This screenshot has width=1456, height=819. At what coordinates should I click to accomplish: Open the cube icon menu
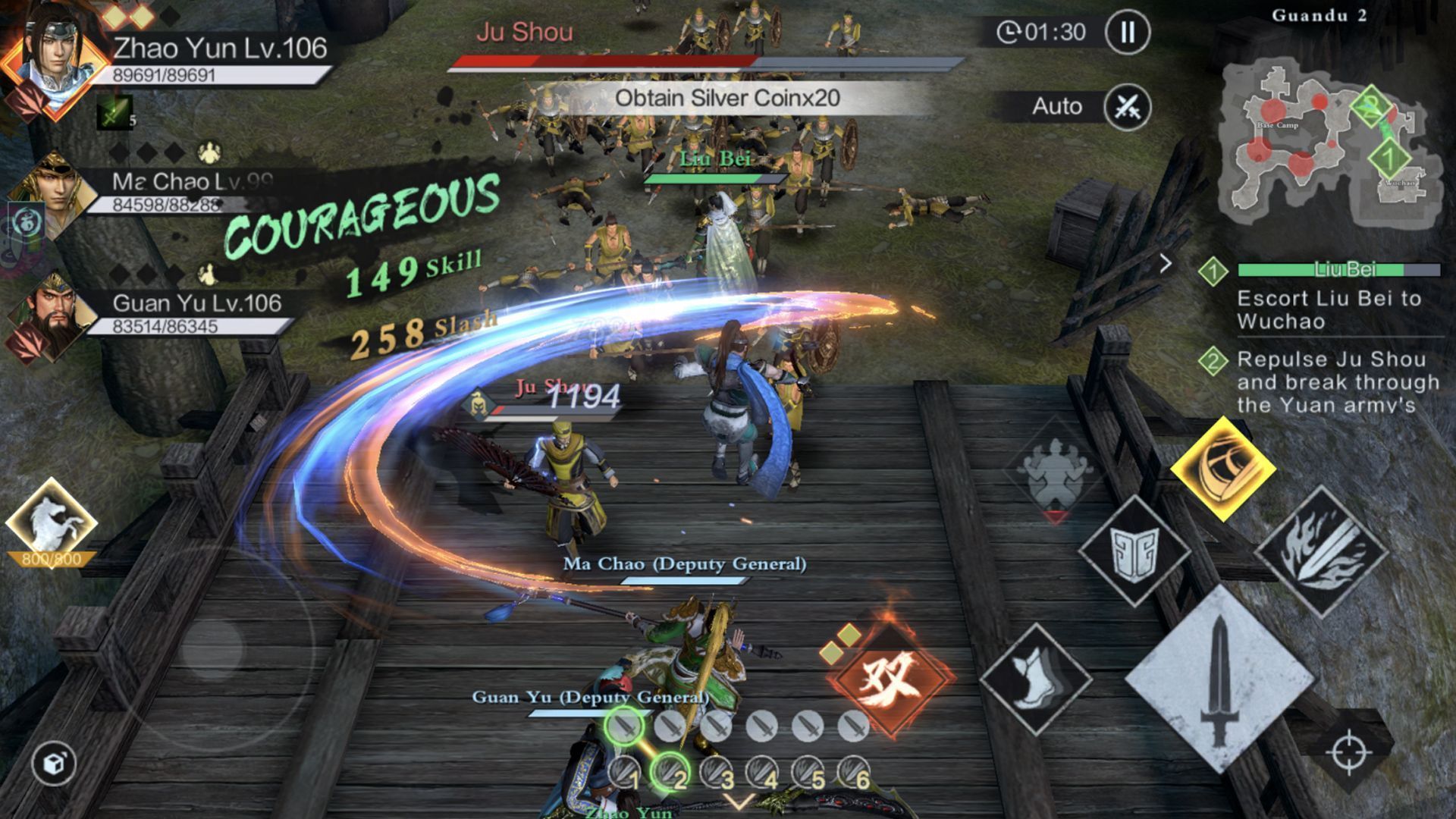point(54,763)
